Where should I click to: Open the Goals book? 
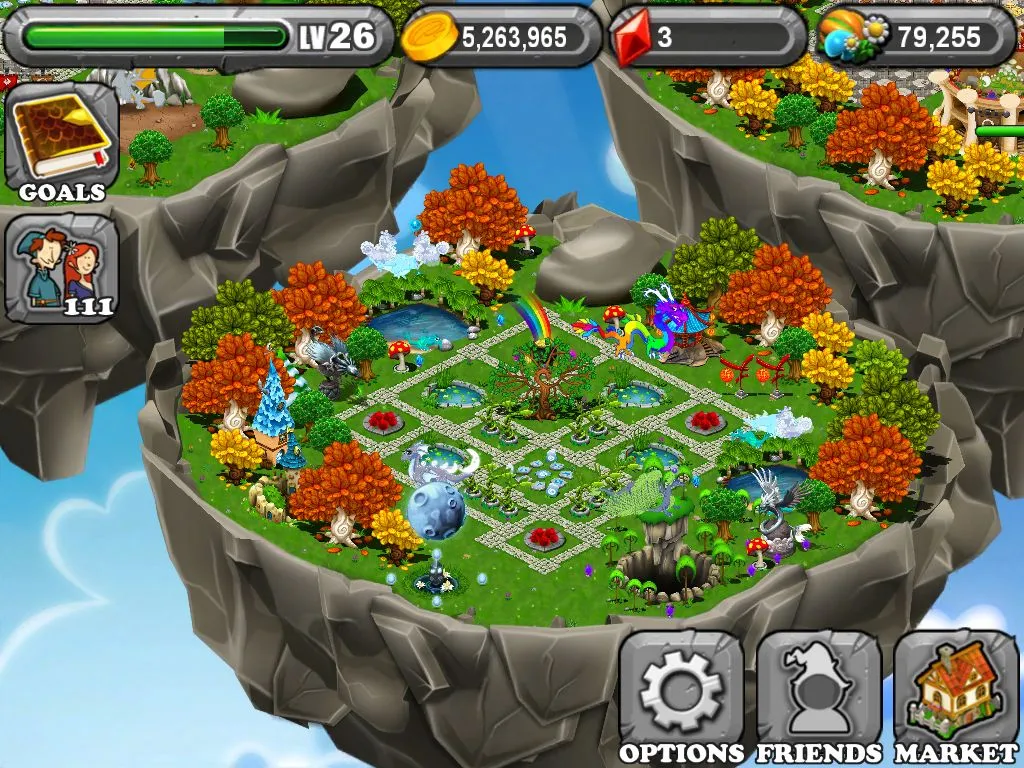(62, 140)
